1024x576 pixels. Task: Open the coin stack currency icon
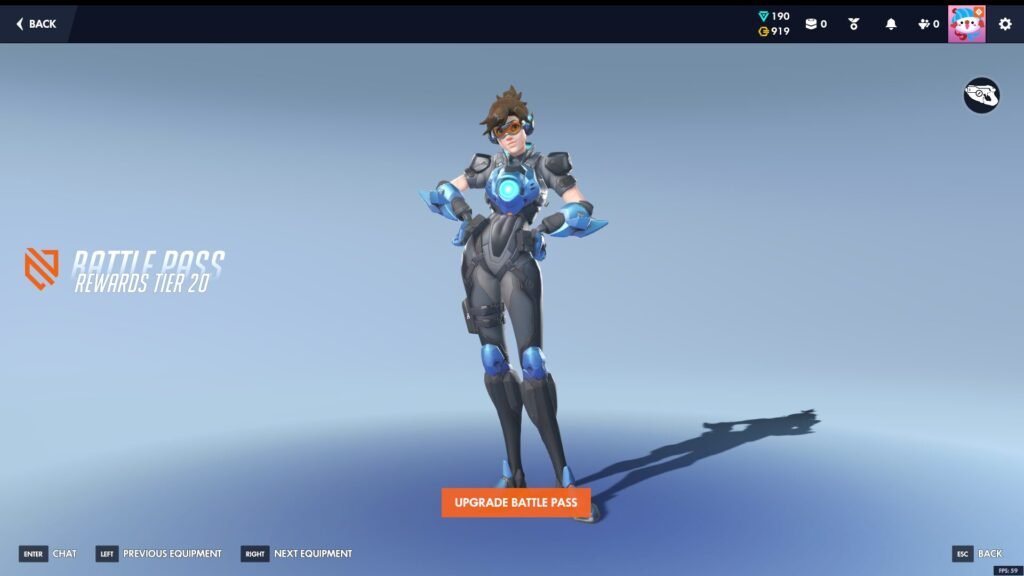[x=811, y=24]
